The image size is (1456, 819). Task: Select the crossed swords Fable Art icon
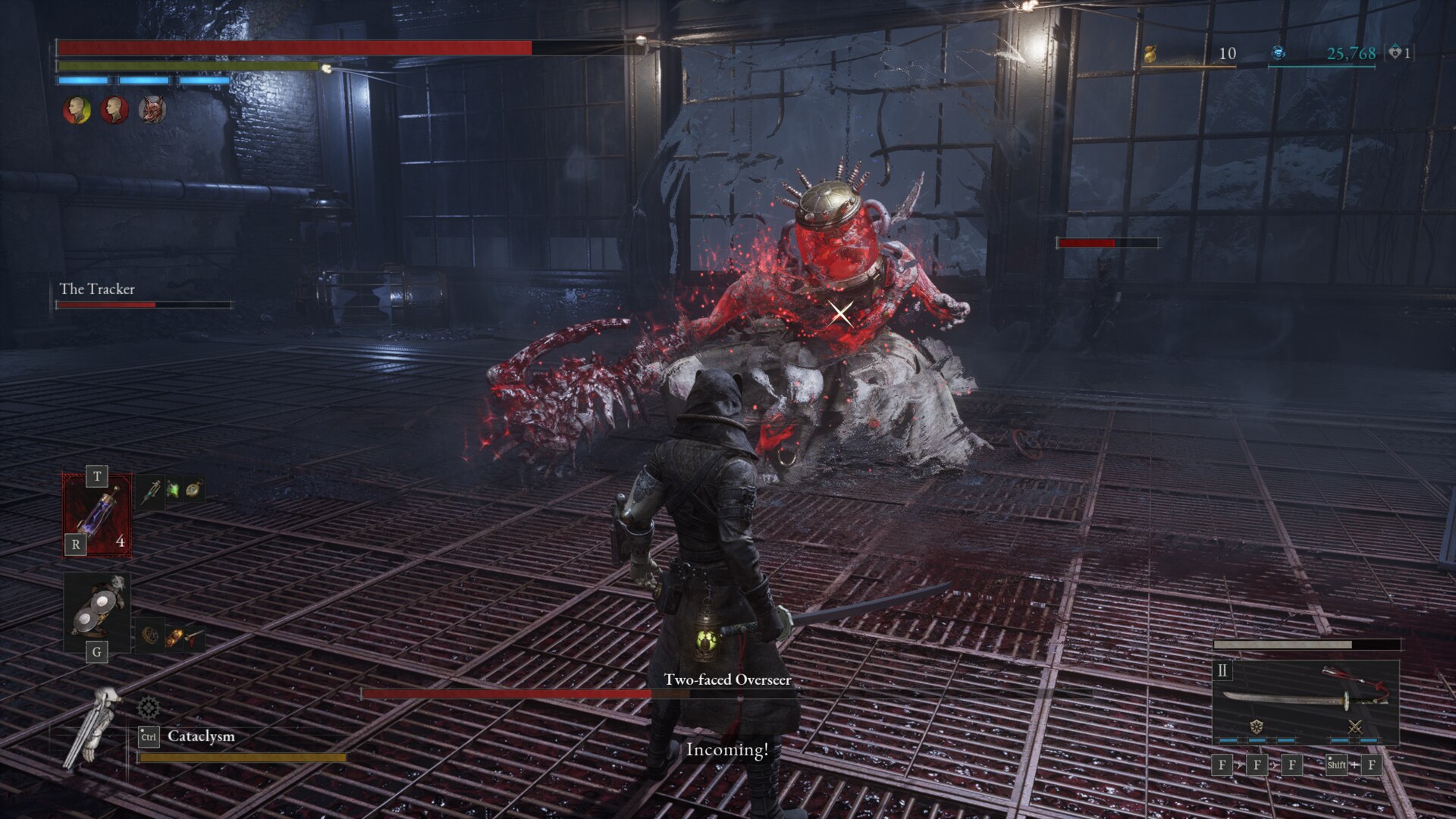point(1355,726)
